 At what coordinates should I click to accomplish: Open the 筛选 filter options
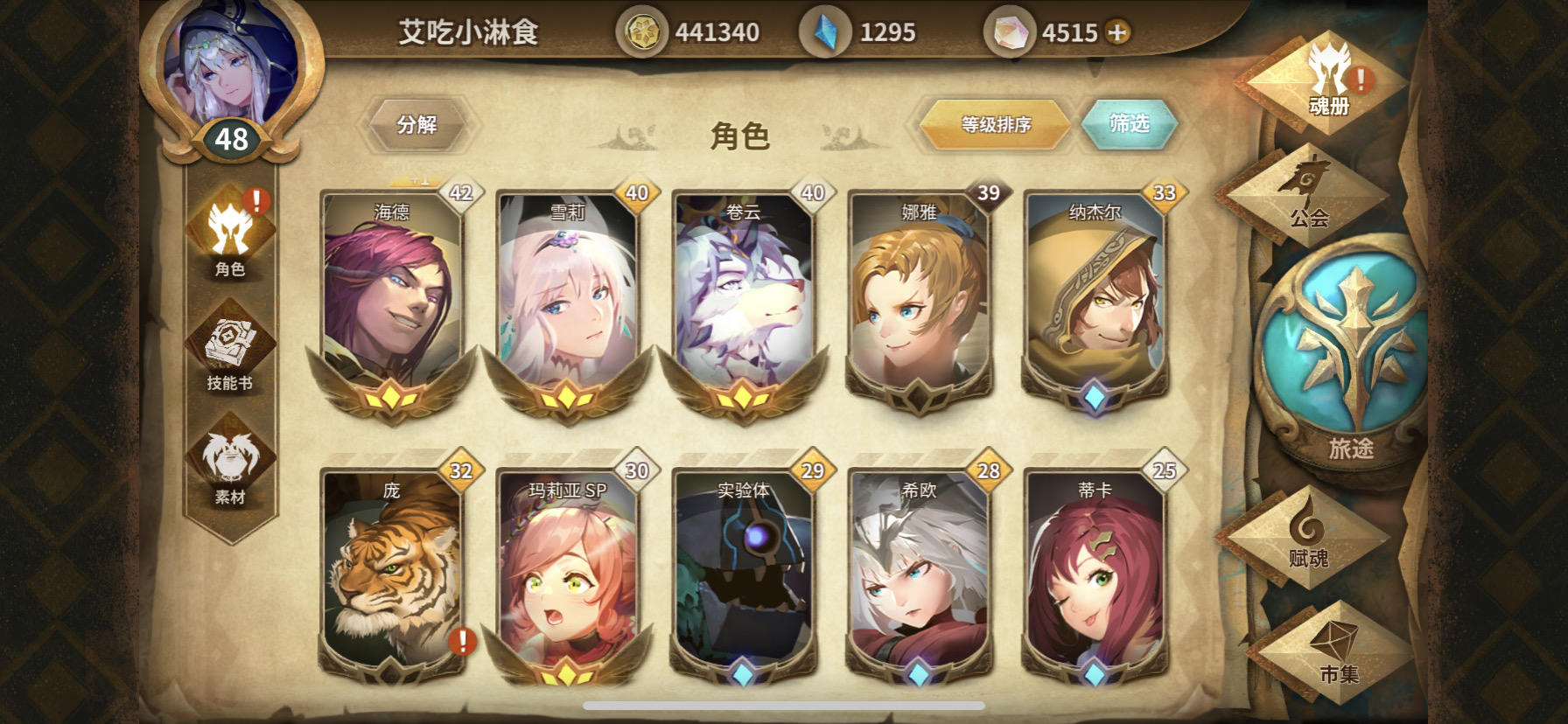click(x=1130, y=122)
